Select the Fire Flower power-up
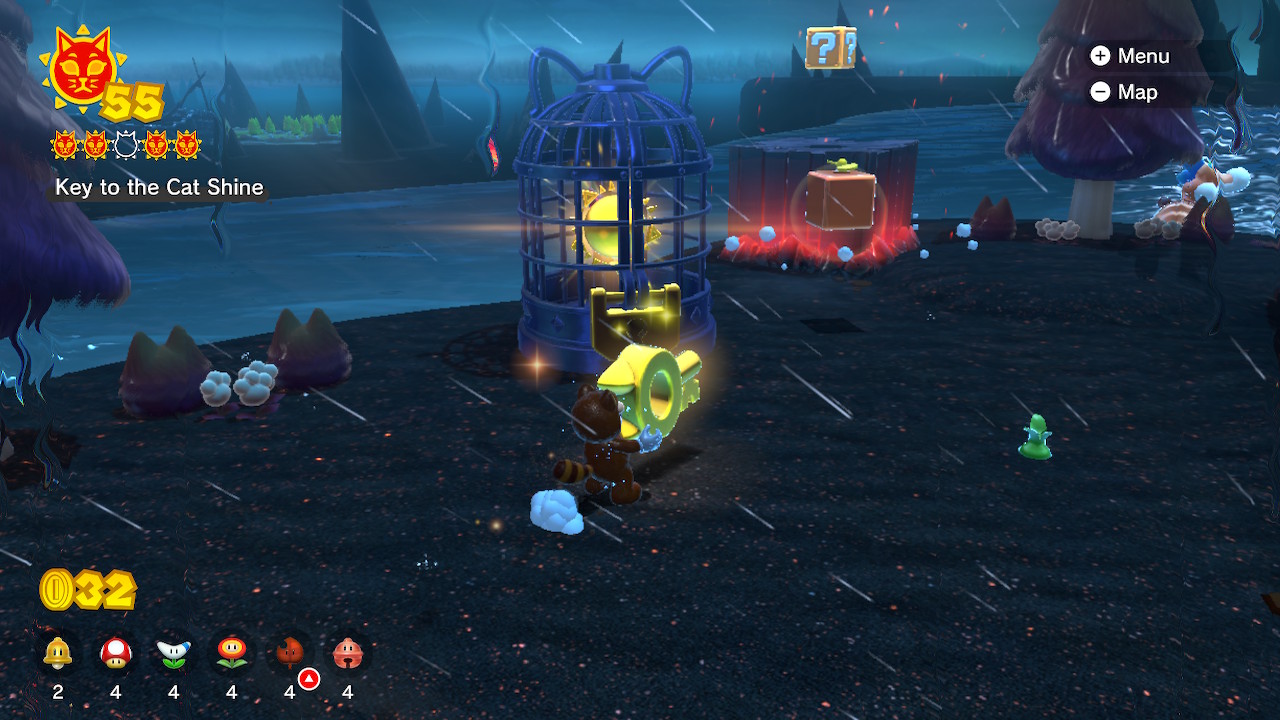The width and height of the screenshot is (1280, 720). pos(232,655)
